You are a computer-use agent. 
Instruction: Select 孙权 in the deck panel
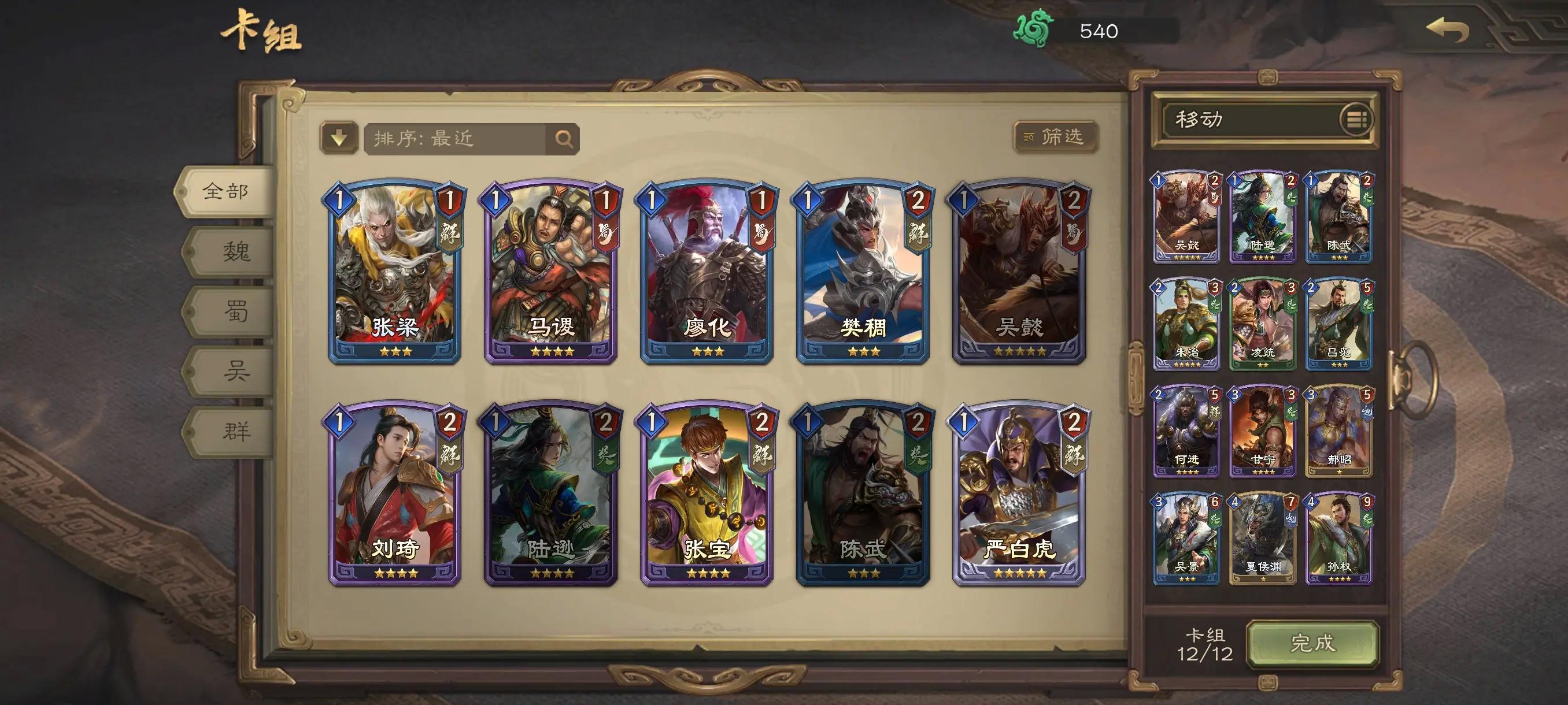tap(1338, 539)
